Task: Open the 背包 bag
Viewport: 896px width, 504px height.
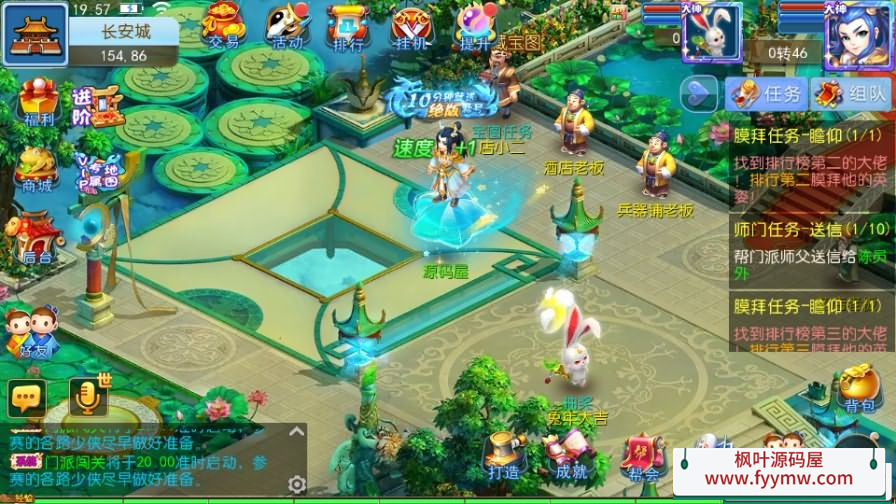Action: pyautogui.click(x=858, y=388)
